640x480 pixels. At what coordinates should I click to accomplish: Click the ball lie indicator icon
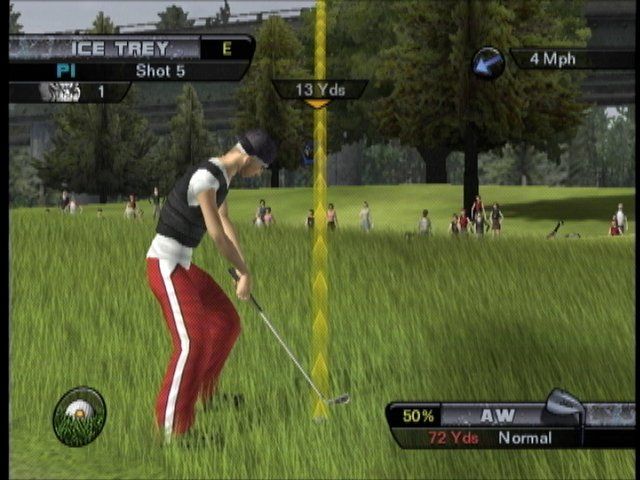pyautogui.click(x=79, y=415)
